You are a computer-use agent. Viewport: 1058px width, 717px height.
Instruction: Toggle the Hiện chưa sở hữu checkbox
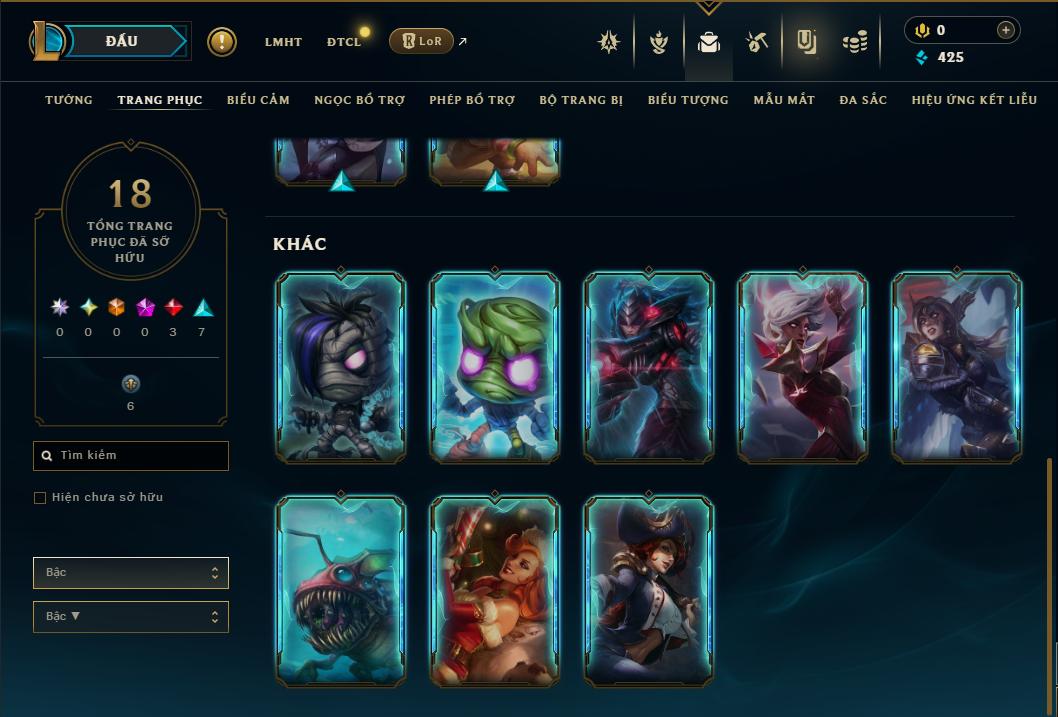[40, 498]
